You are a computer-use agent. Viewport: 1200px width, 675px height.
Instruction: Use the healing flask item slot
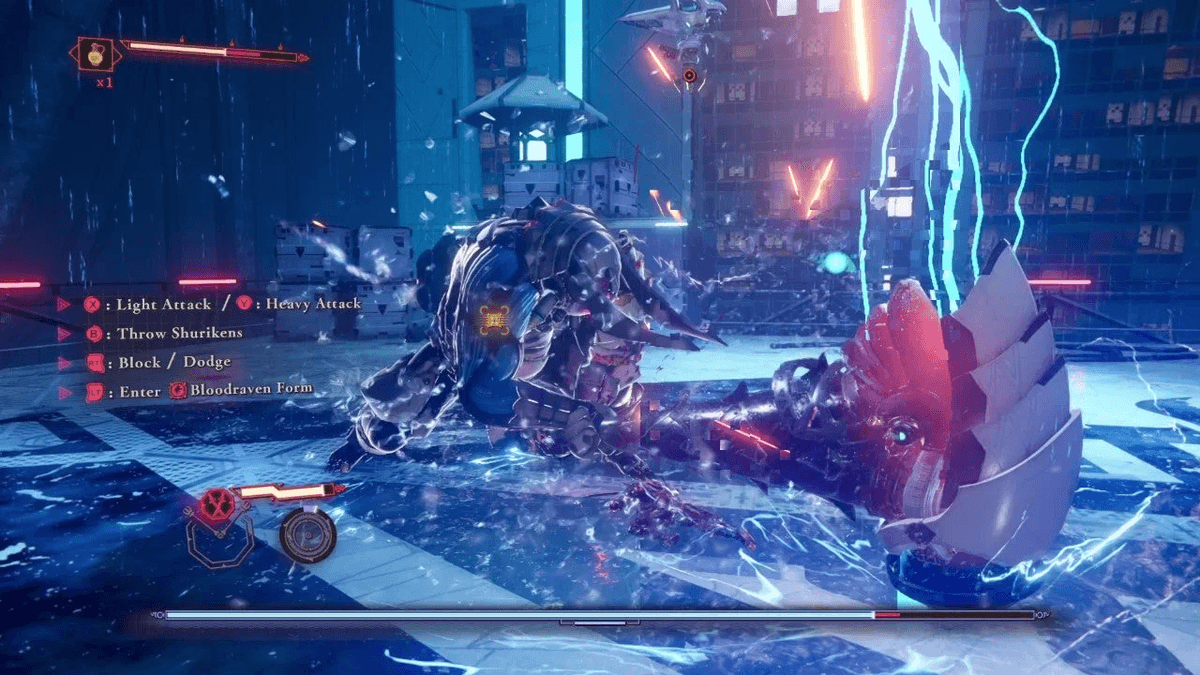[x=97, y=54]
